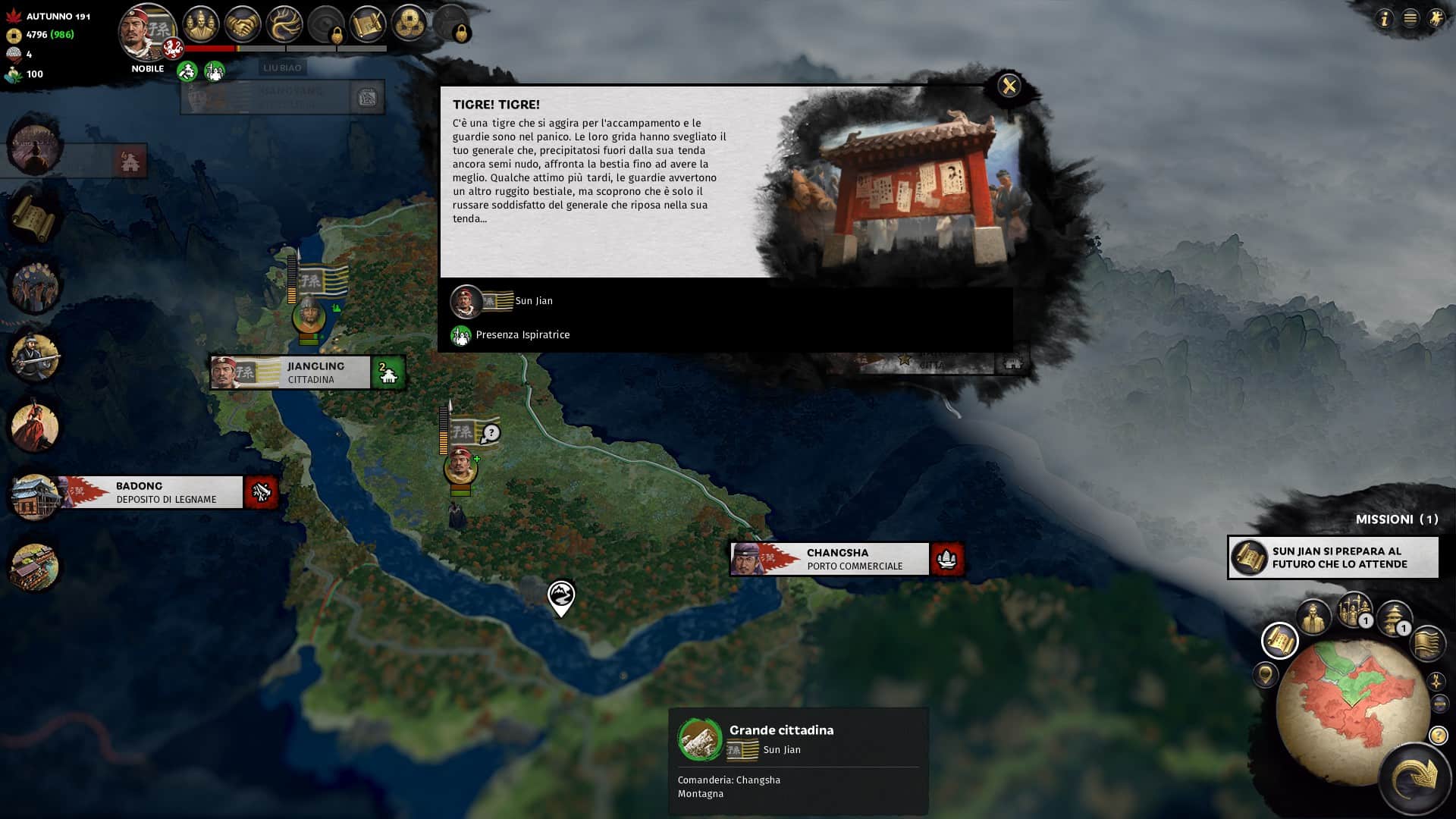This screenshot has width=1456, height=819.
Task: Expand the MISSIONI (1) list
Action: click(1392, 519)
